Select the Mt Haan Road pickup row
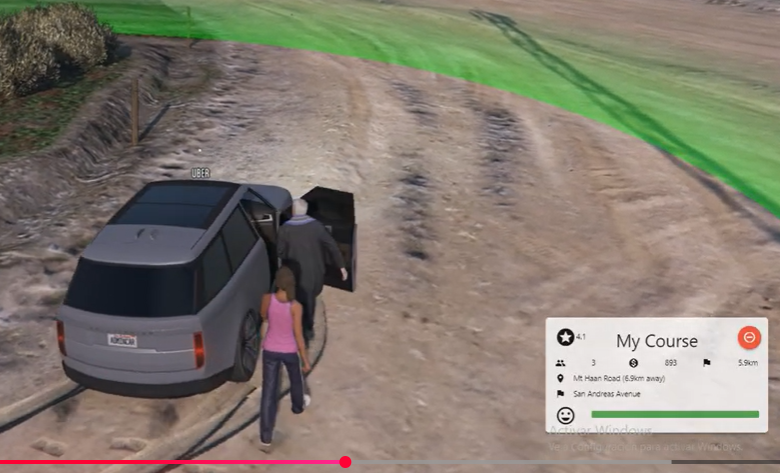The height and width of the screenshot is (473, 780). (618, 378)
